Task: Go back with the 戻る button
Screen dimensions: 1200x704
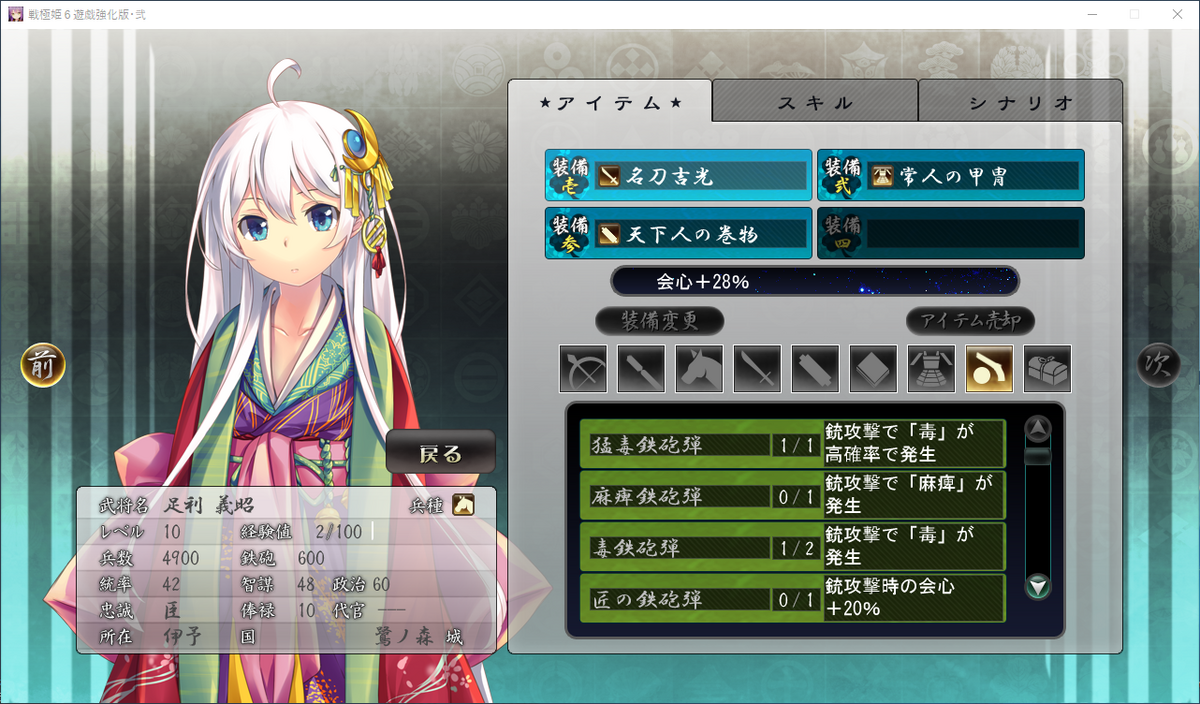Action: (x=441, y=454)
